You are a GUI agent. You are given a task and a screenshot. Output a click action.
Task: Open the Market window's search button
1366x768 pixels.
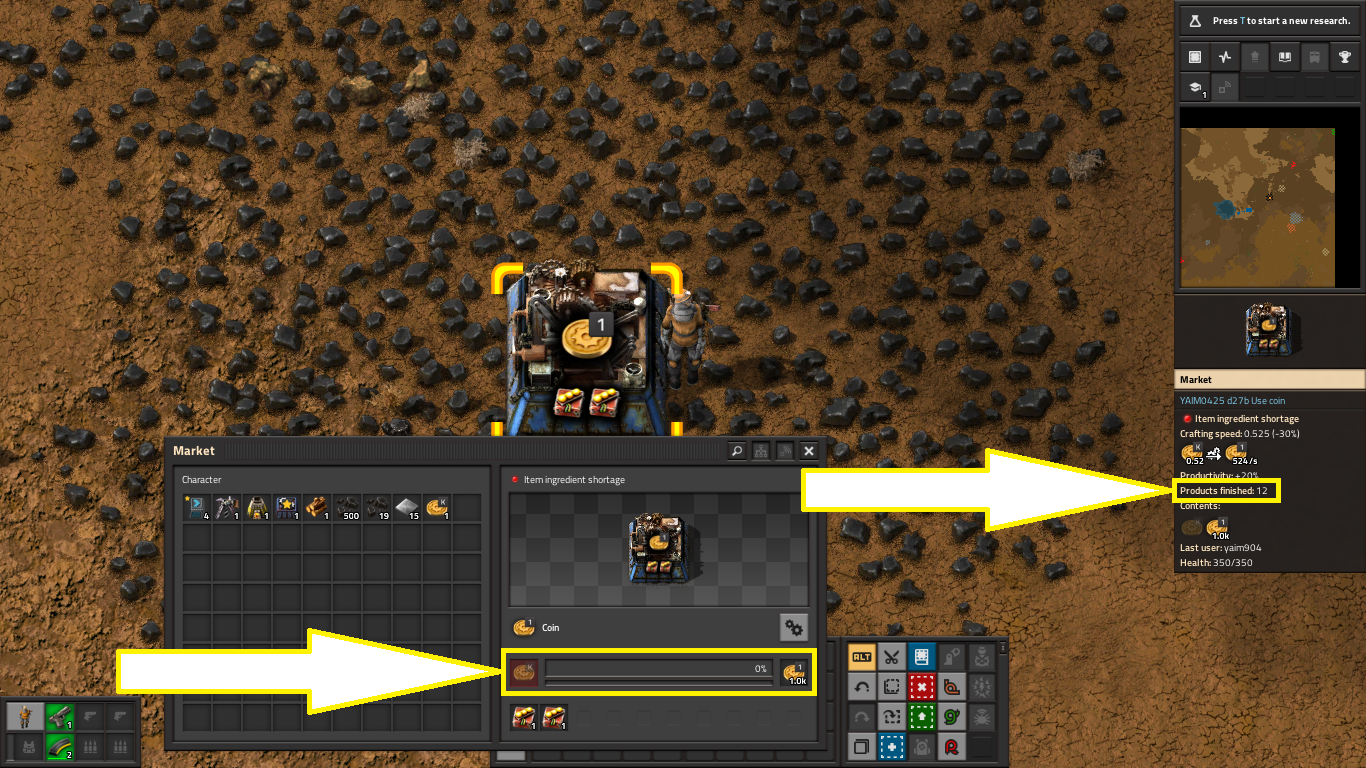(737, 451)
